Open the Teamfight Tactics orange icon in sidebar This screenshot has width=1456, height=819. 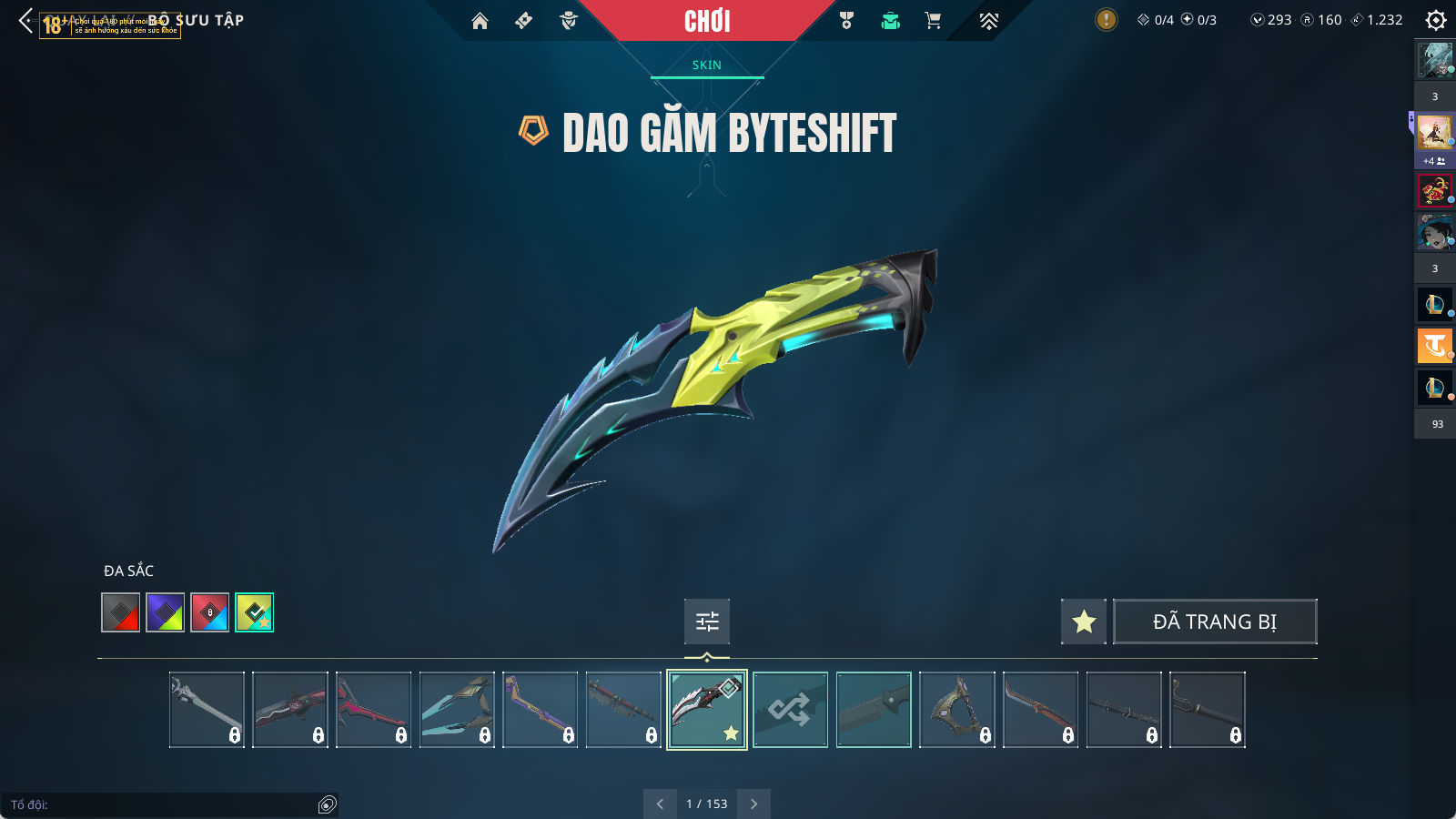pos(1435,346)
